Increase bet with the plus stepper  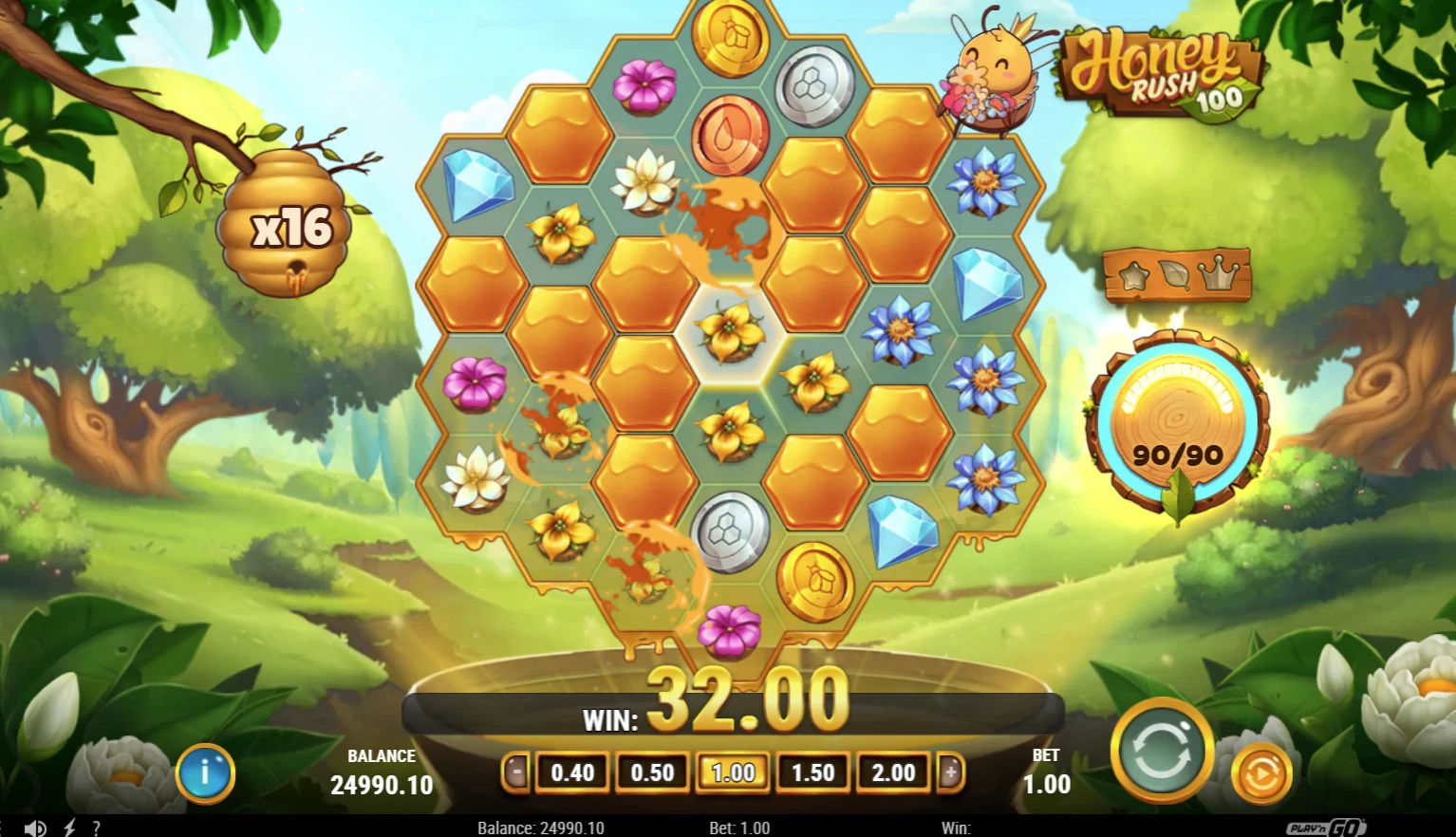[x=950, y=772]
